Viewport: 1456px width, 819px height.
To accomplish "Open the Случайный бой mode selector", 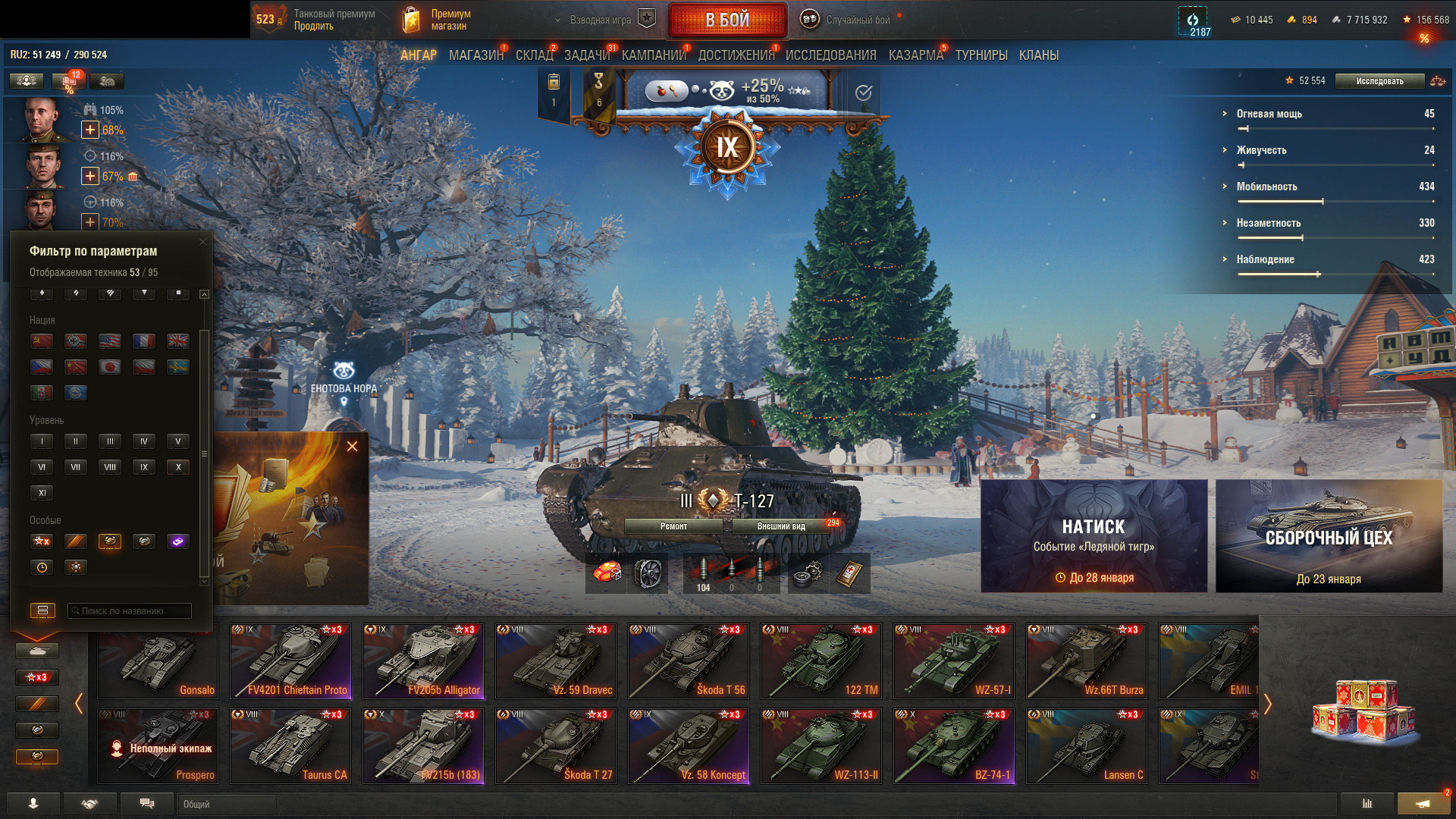I will (857, 20).
